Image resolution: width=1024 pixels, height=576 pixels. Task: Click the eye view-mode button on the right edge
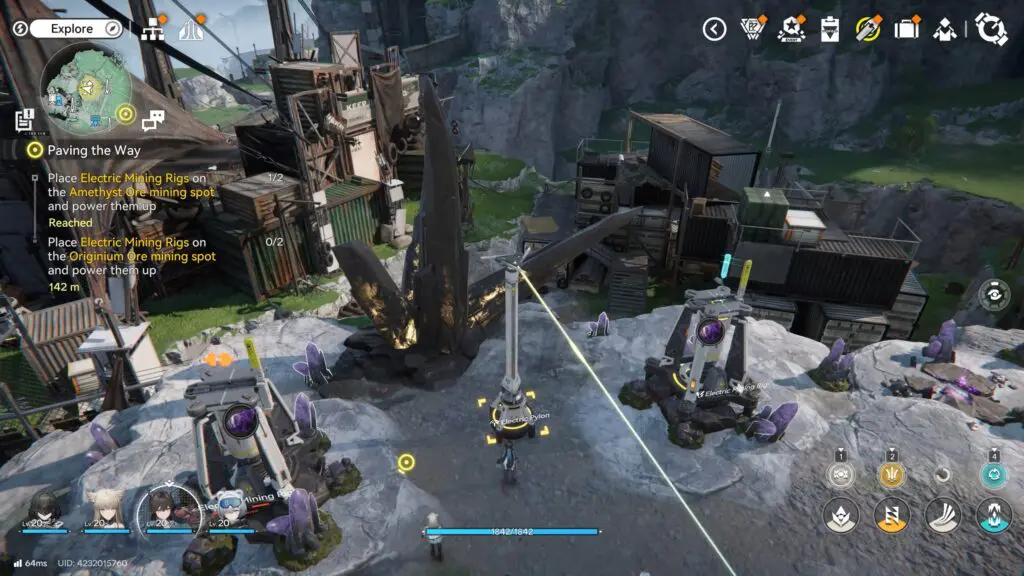993,294
